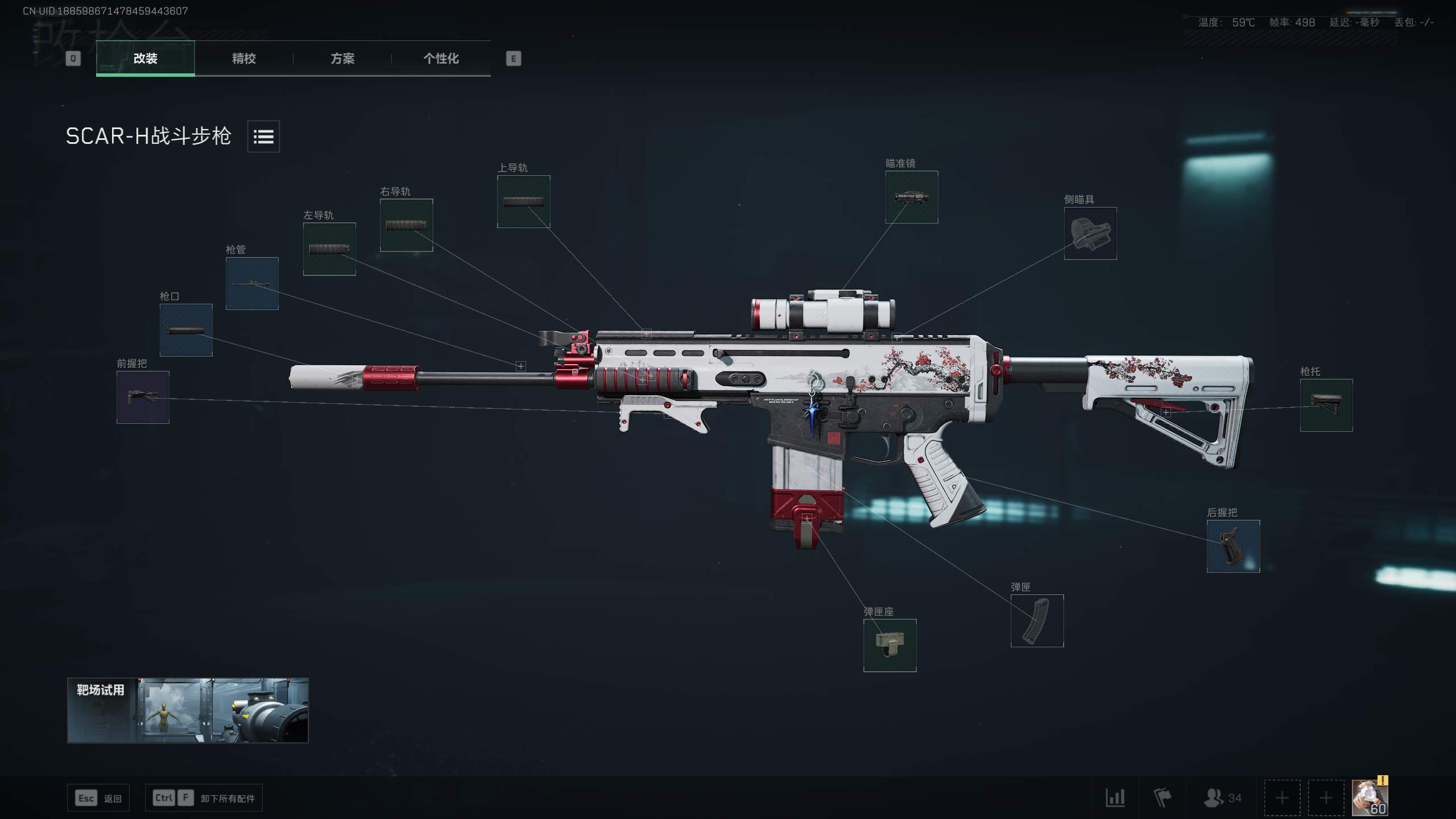The height and width of the screenshot is (819, 1456).
Task: Click the 改装 tab
Action: [x=146, y=58]
